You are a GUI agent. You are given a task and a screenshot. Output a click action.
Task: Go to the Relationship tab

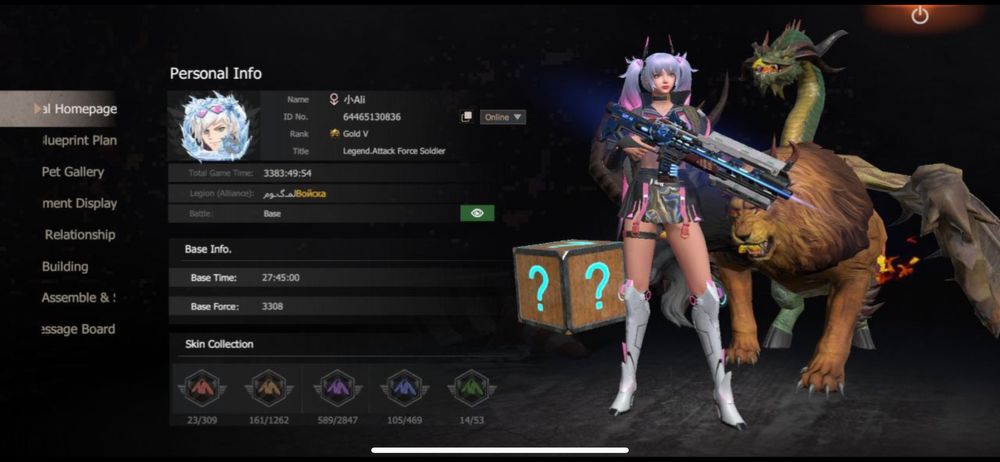point(79,235)
